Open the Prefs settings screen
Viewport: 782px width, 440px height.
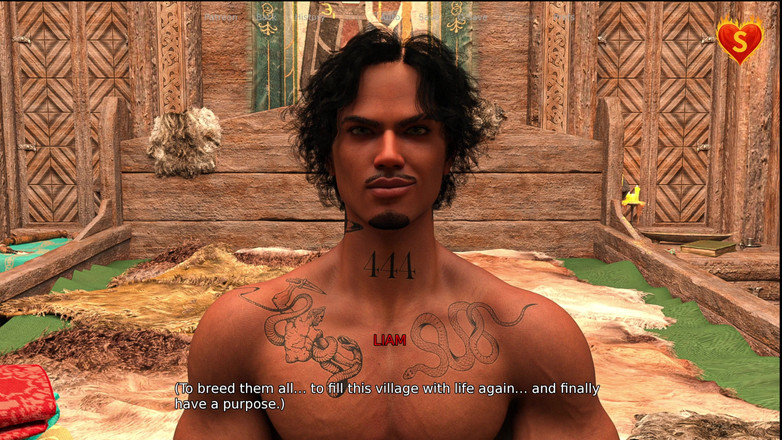click(564, 17)
